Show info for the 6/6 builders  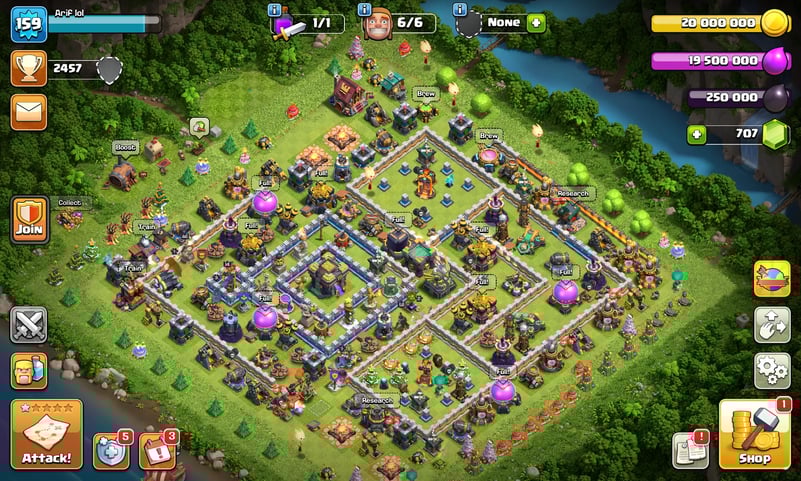coord(369,10)
